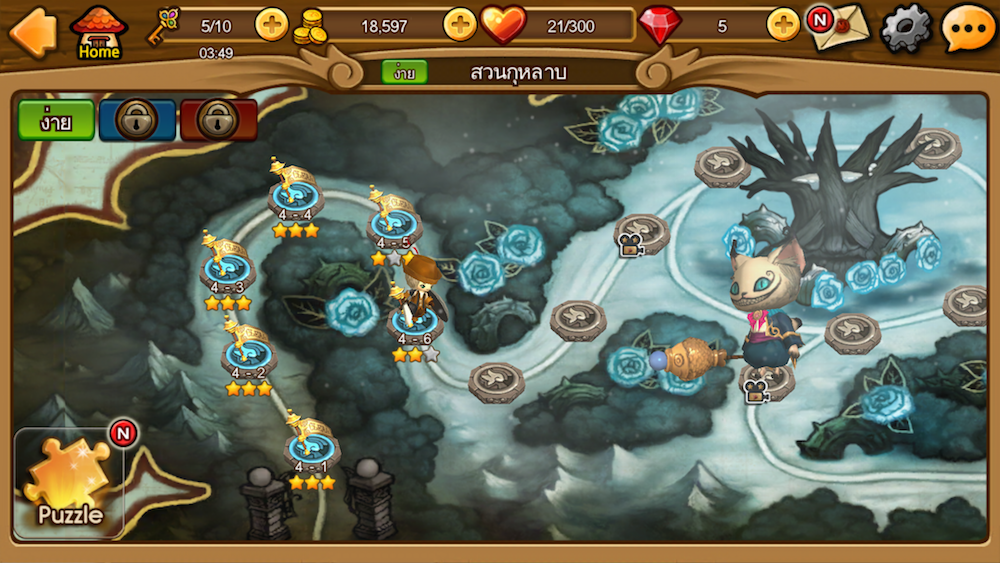Open the orange chat bubble
The height and width of the screenshot is (563, 1000).
pos(968,28)
